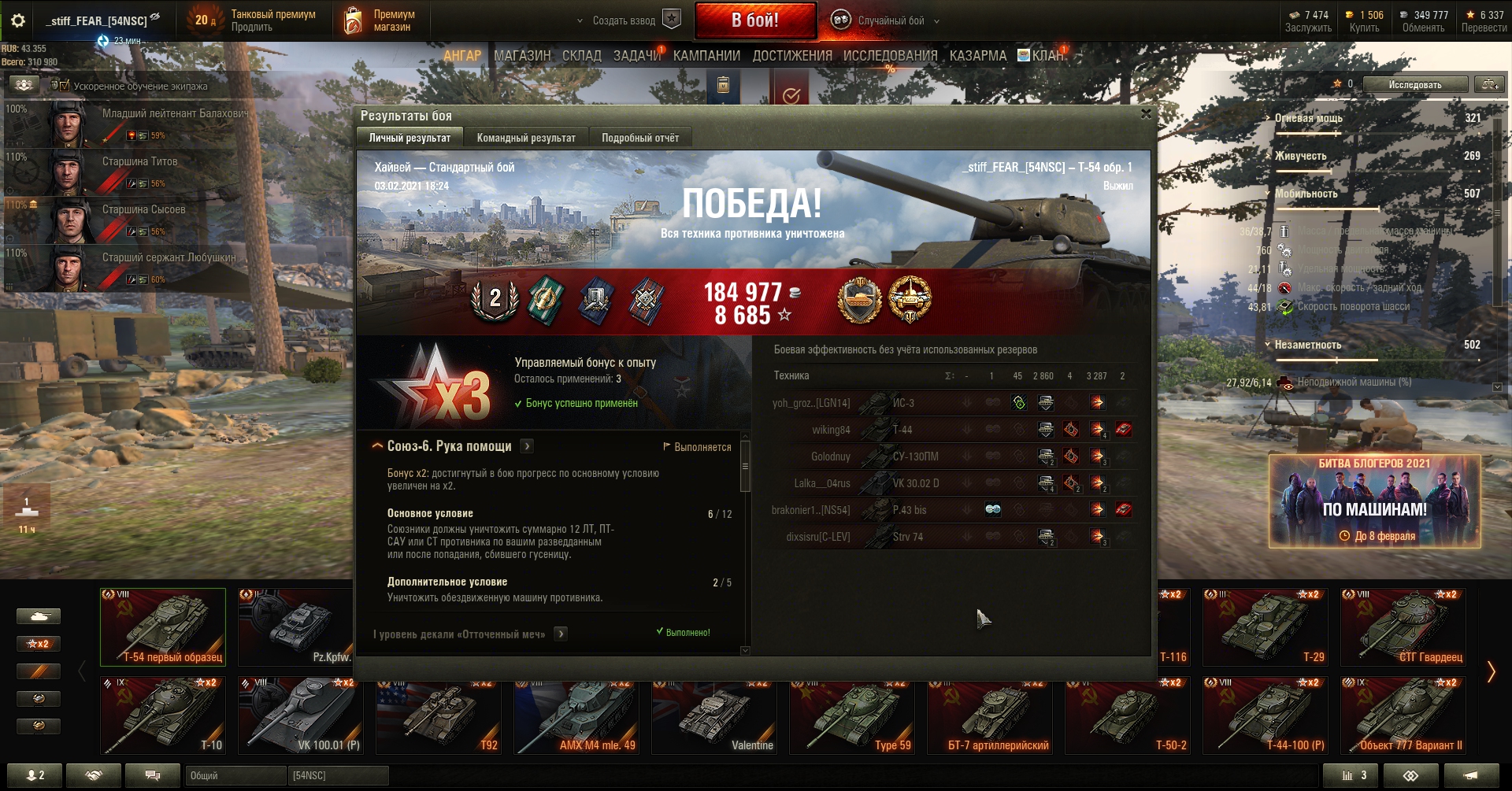The width and height of the screenshot is (1512, 791).
Task: Open the «Исследования» tech tree
Action: click(x=890, y=56)
